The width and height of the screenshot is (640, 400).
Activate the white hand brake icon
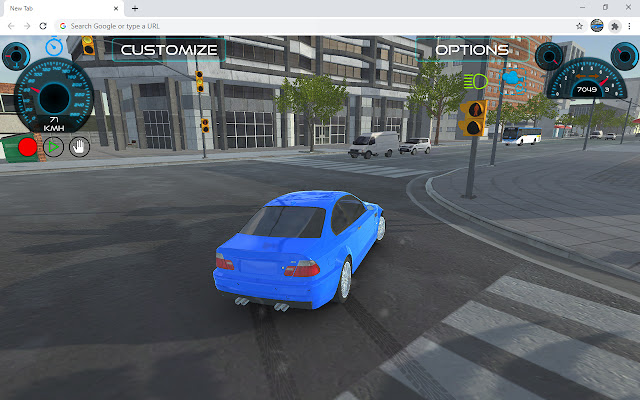pos(79,147)
